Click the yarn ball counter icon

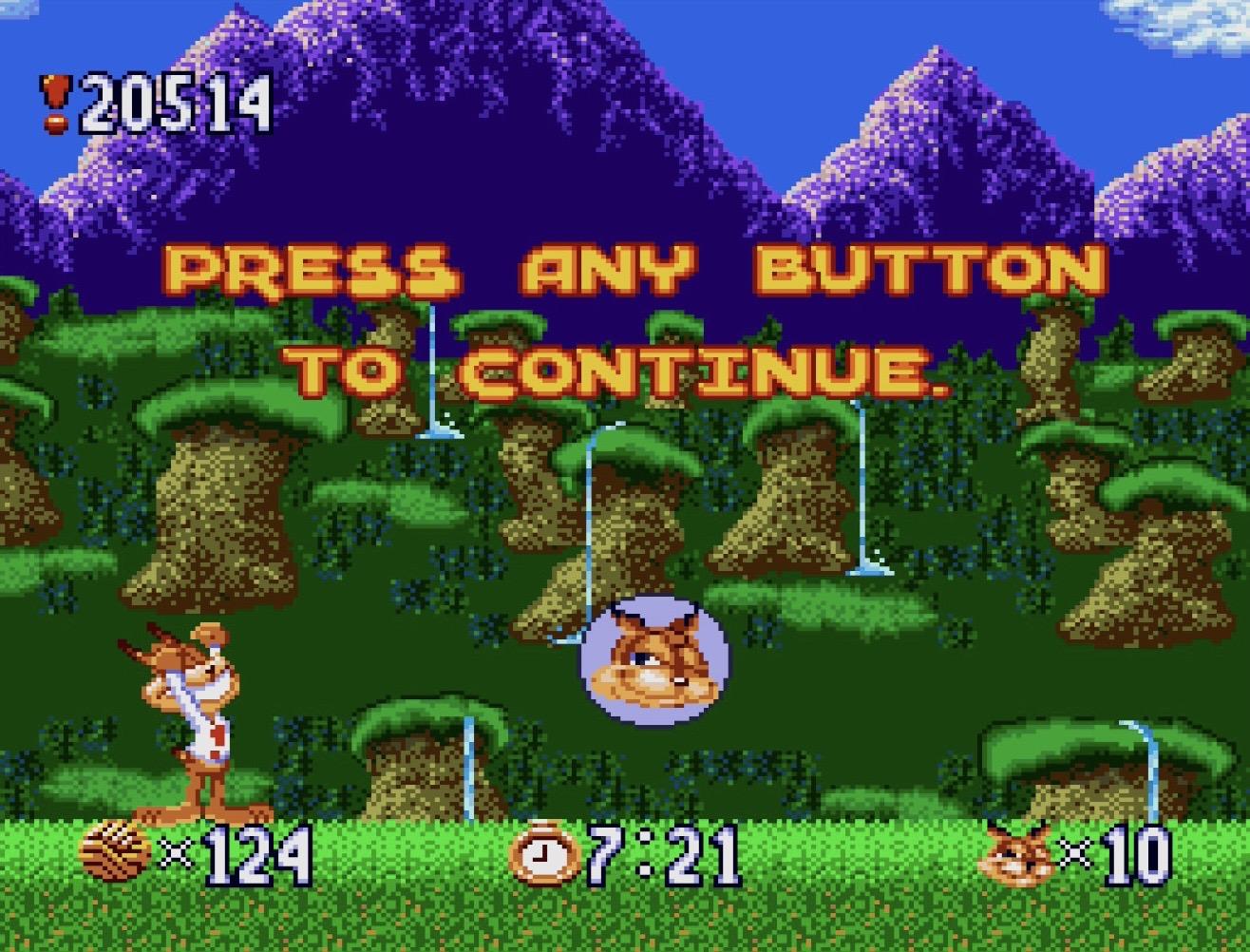[115, 852]
